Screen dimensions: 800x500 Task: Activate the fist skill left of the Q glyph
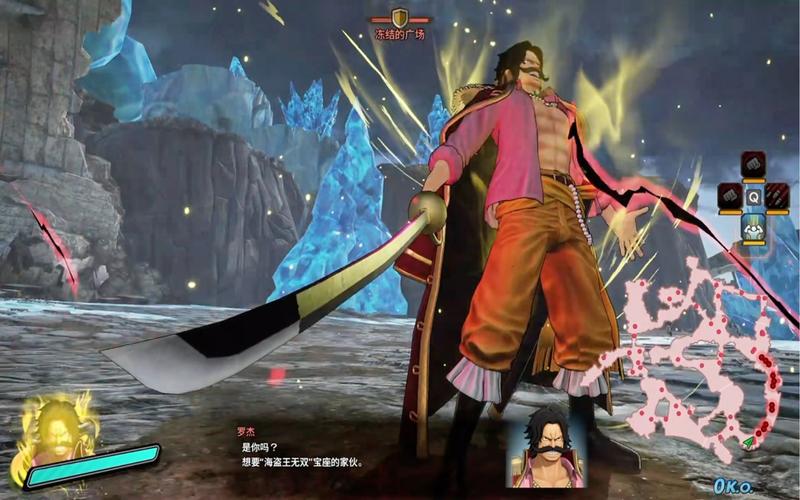(729, 197)
